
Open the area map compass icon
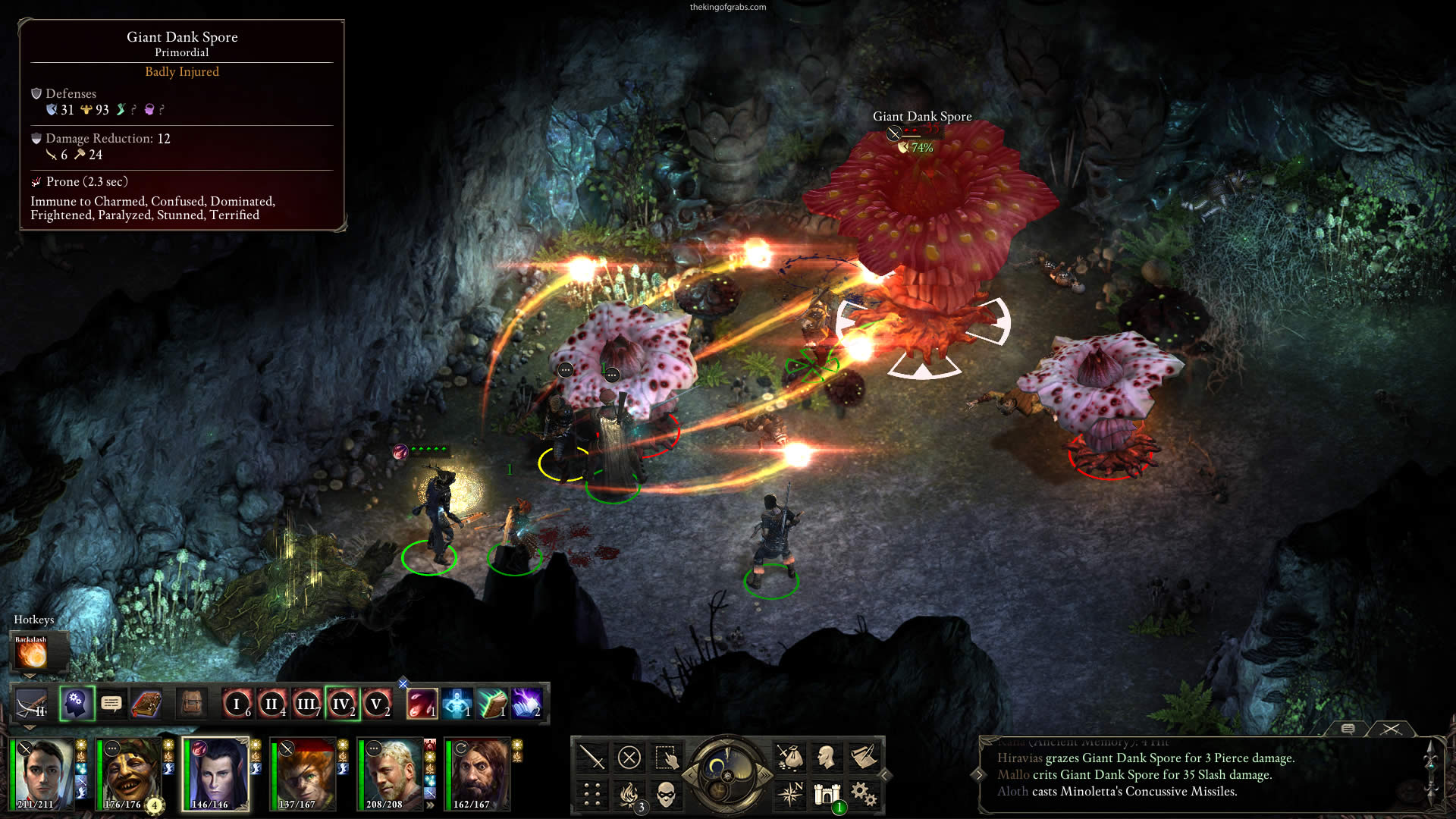(x=790, y=794)
